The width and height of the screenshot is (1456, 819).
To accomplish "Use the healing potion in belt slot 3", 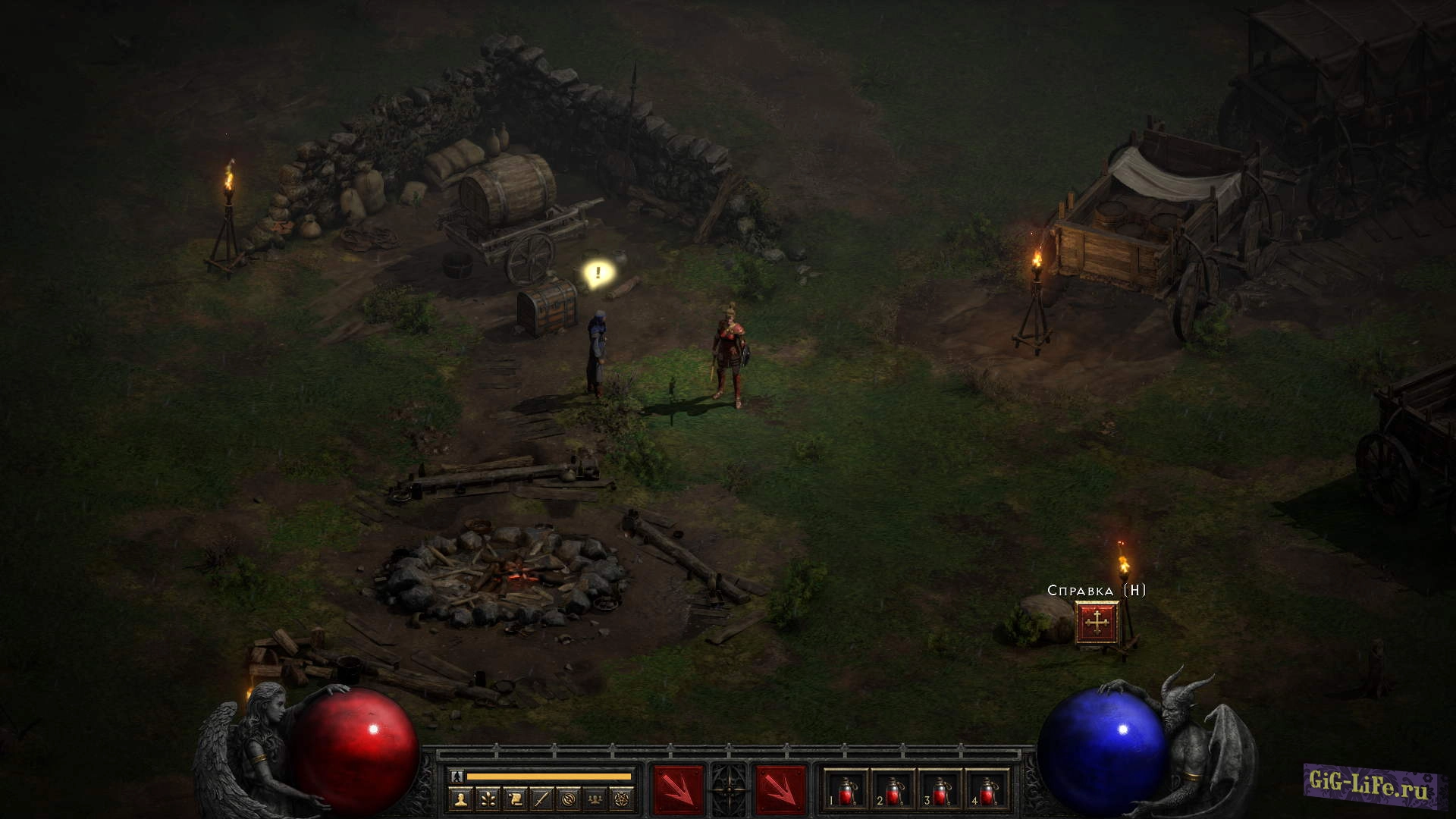I will 940,792.
